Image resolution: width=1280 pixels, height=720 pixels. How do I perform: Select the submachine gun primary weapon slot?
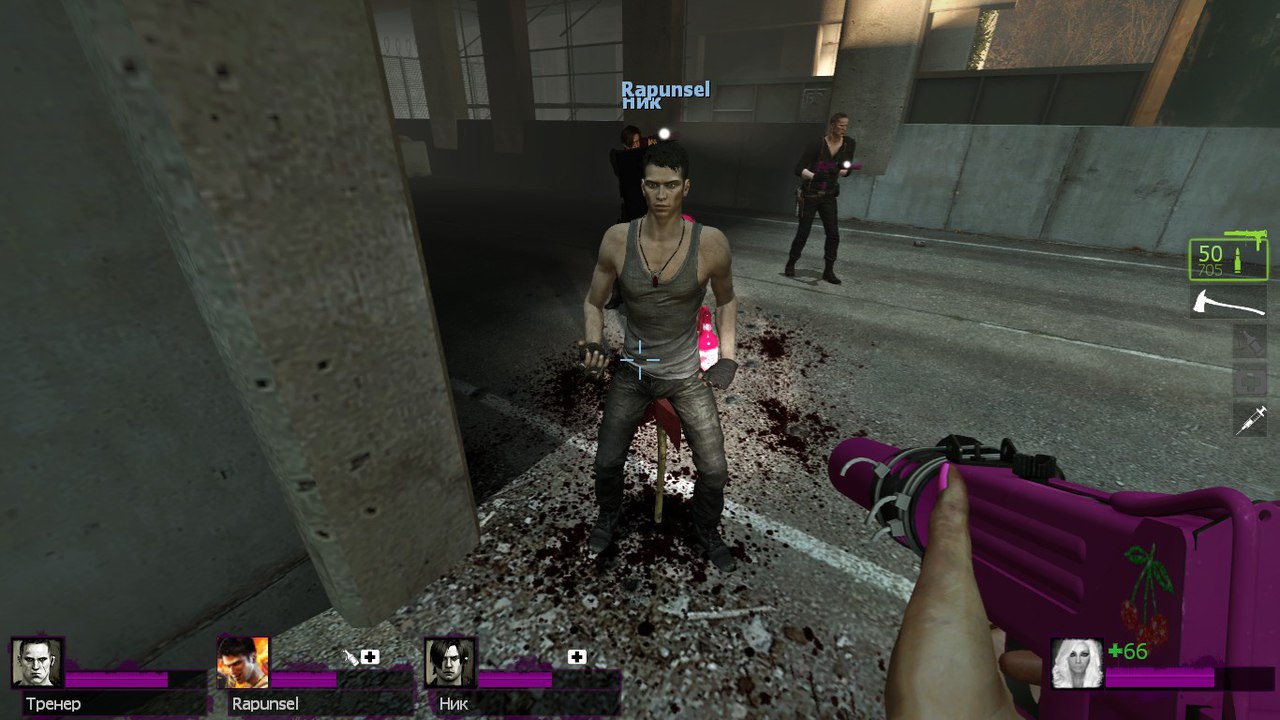(x=1228, y=258)
